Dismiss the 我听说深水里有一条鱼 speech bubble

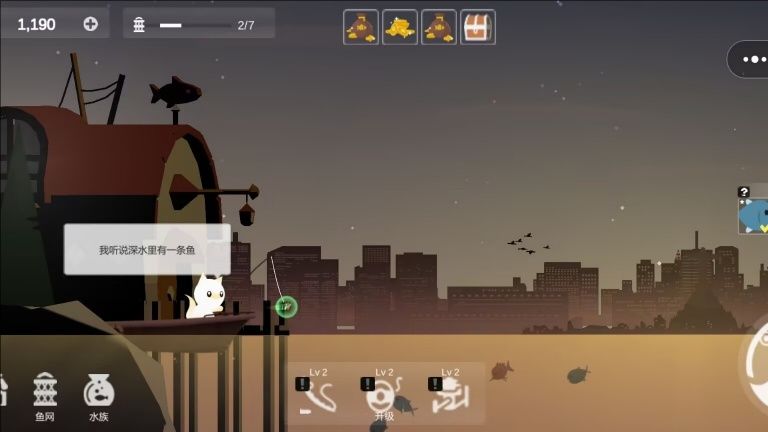pos(147,249)
